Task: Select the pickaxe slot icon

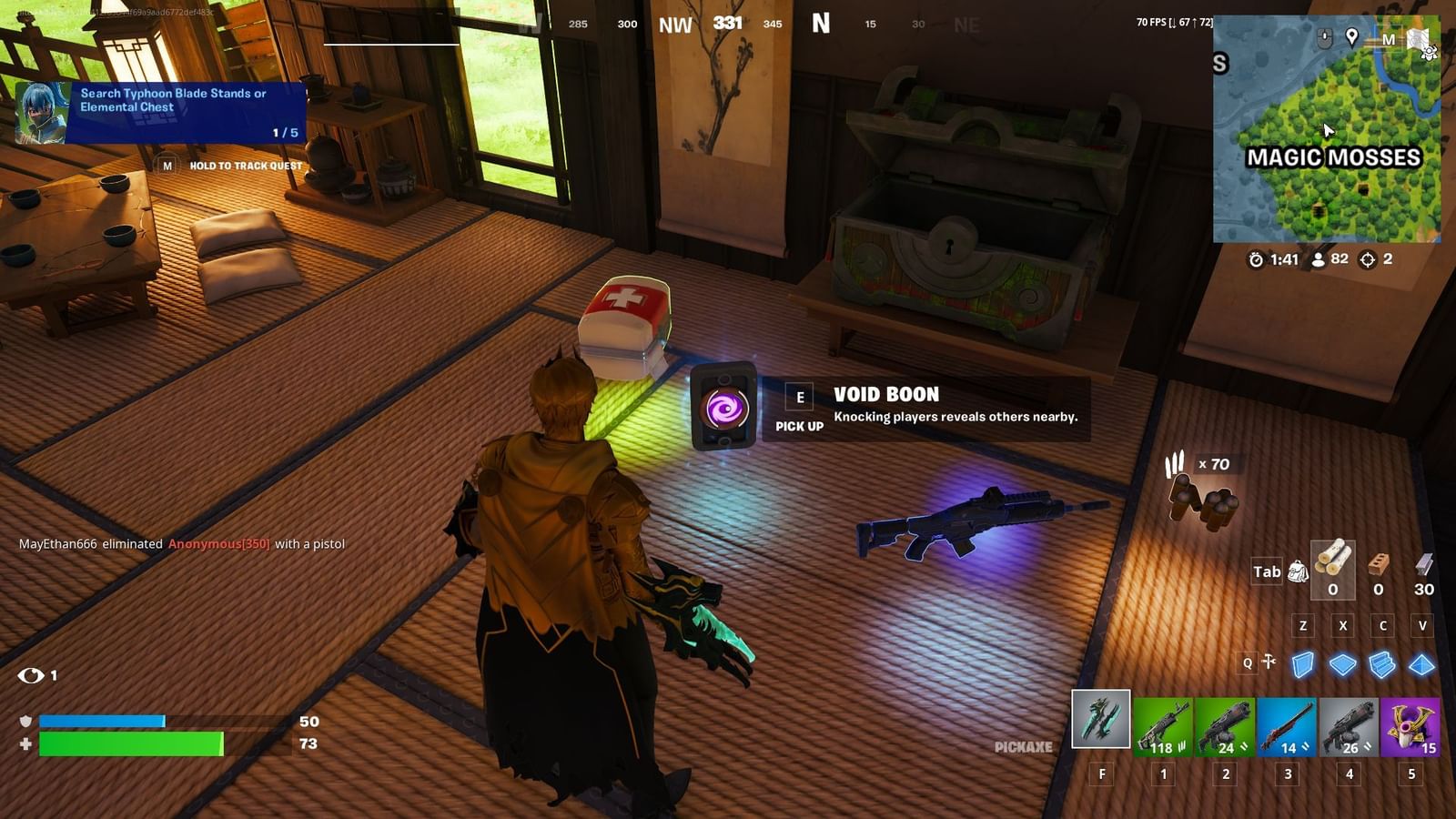Action: 1101,723
